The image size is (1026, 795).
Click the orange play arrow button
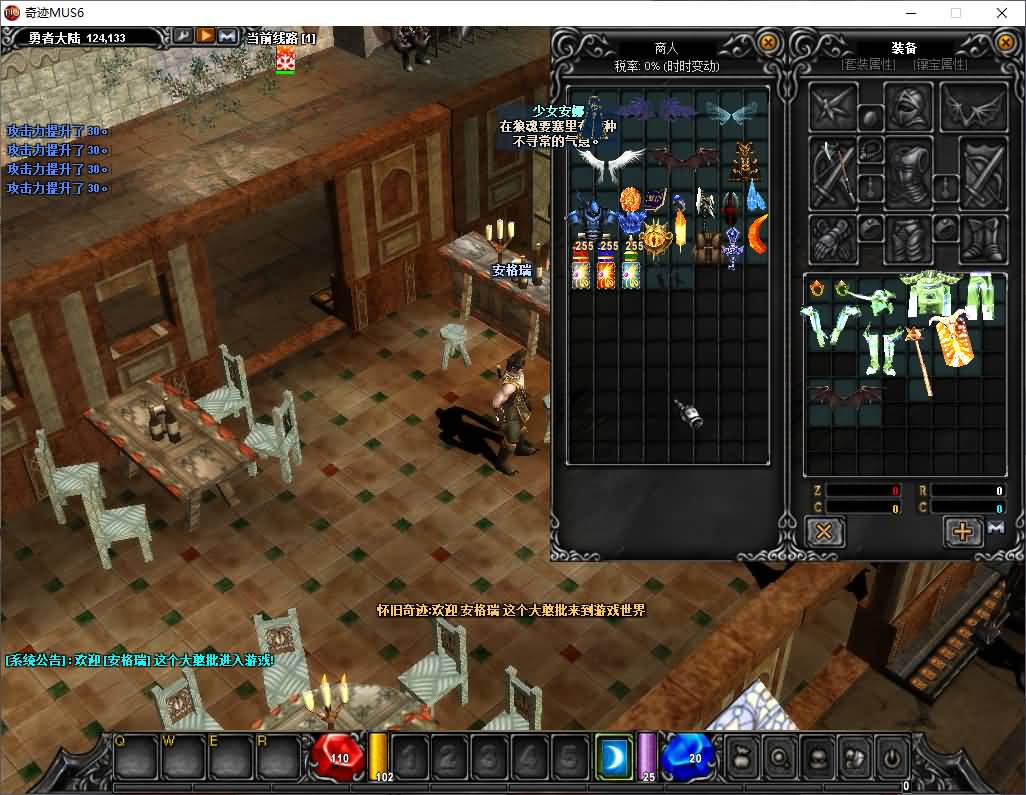205,36
